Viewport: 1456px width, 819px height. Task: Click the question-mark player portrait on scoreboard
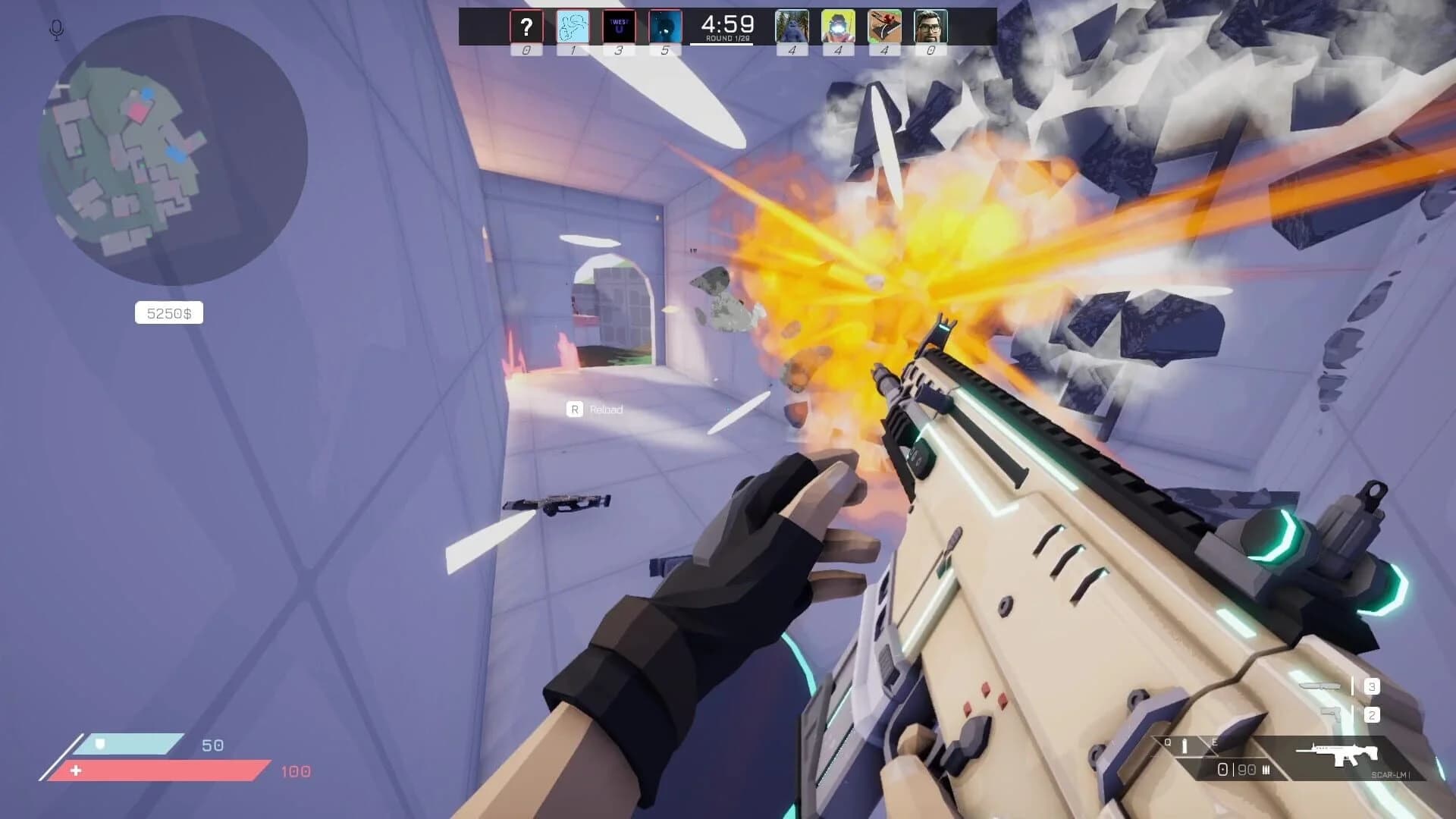pos(526,27)
